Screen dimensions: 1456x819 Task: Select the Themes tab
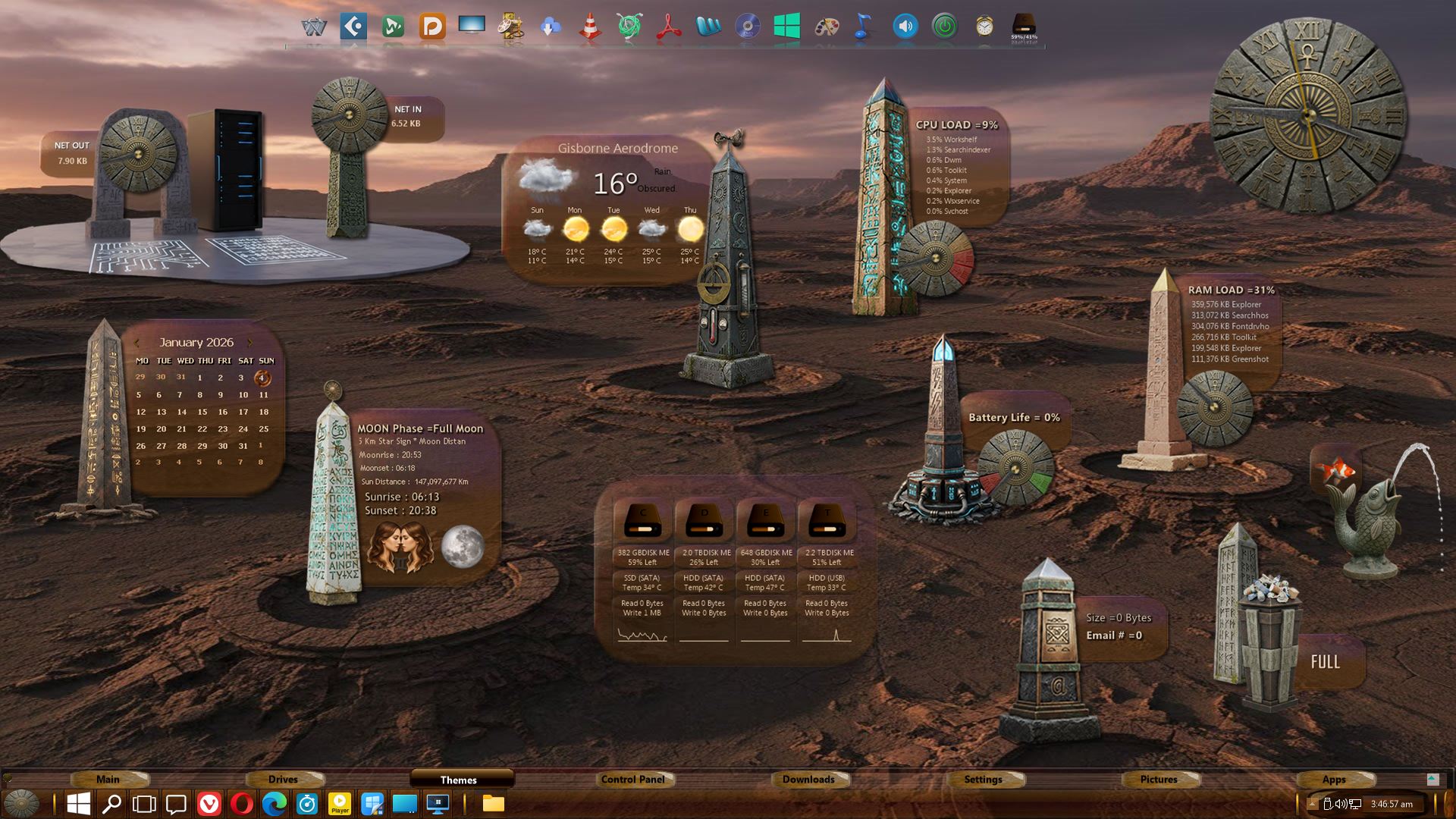[459, 780]
